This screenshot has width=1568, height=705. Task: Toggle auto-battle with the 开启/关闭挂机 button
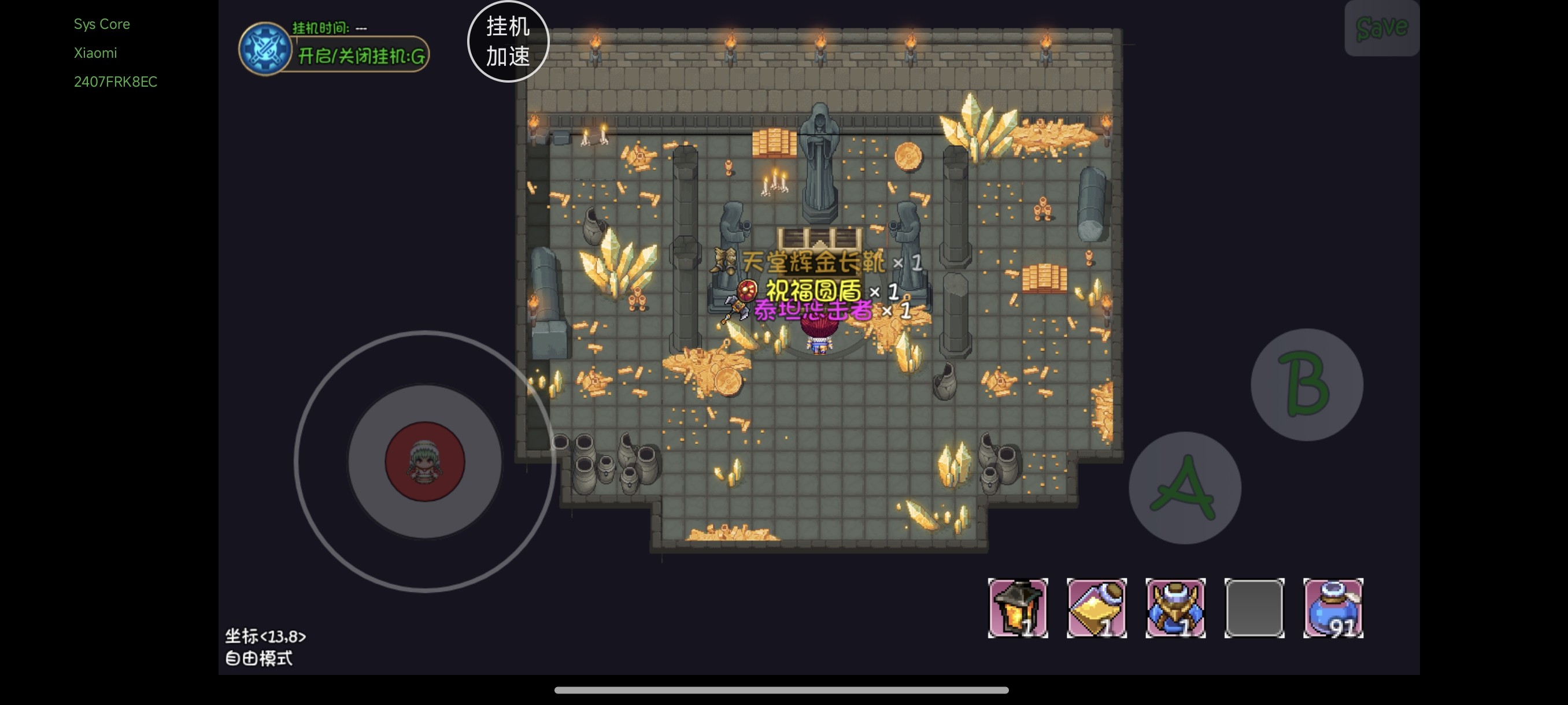(360, 57)
